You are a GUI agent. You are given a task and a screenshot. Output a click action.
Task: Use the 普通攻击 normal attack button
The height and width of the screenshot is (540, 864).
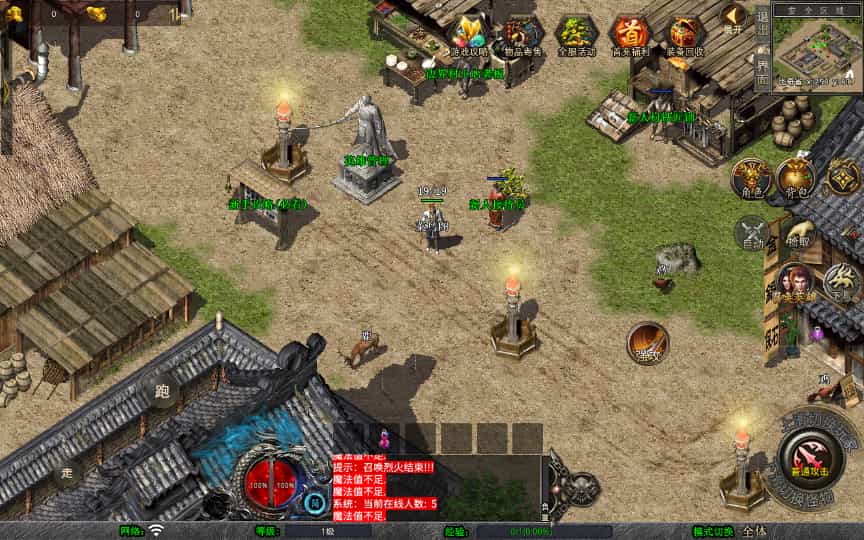tap(807, 458)
